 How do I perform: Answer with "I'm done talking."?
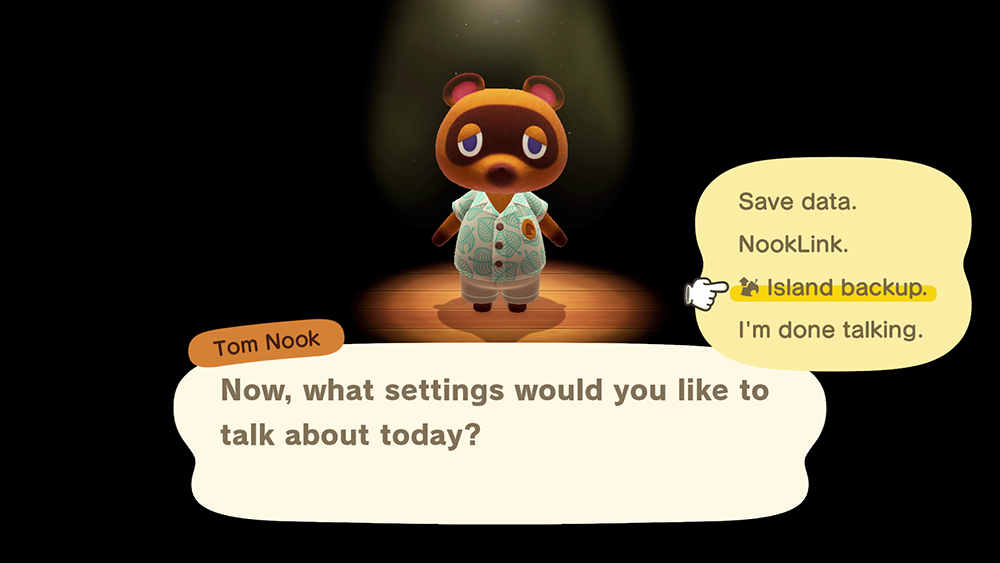[830, 330]
